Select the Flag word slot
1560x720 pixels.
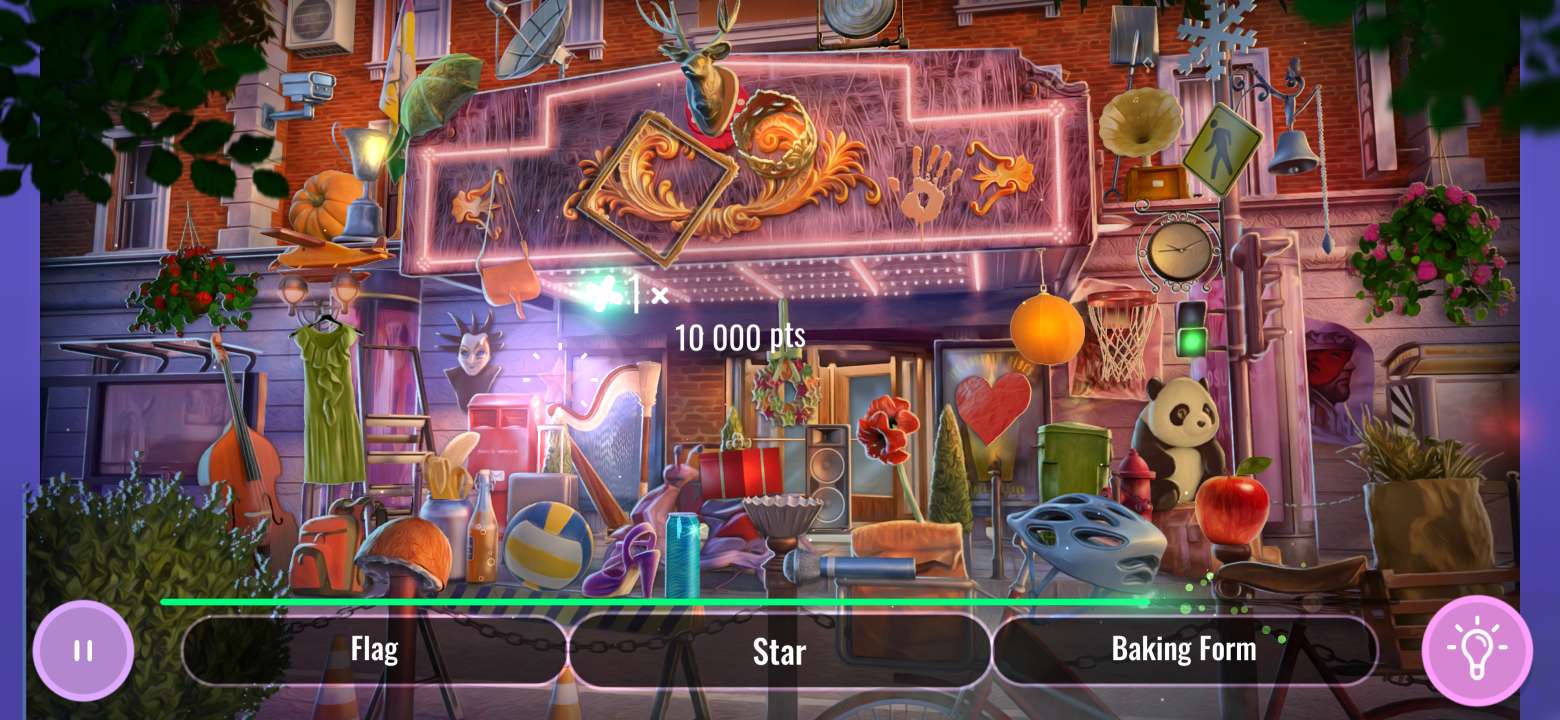[x=375, y=649]
